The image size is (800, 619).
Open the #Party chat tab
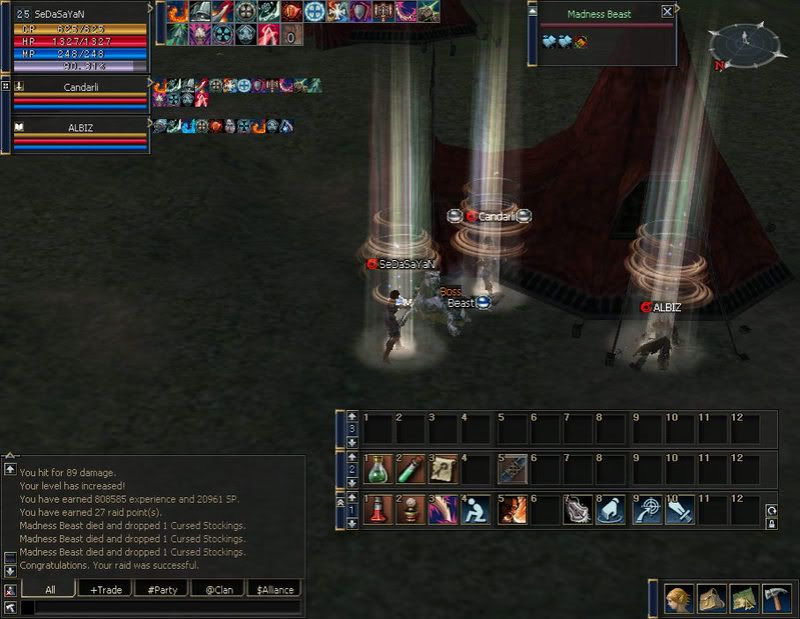pyautogui.click(x=161, y=590)
